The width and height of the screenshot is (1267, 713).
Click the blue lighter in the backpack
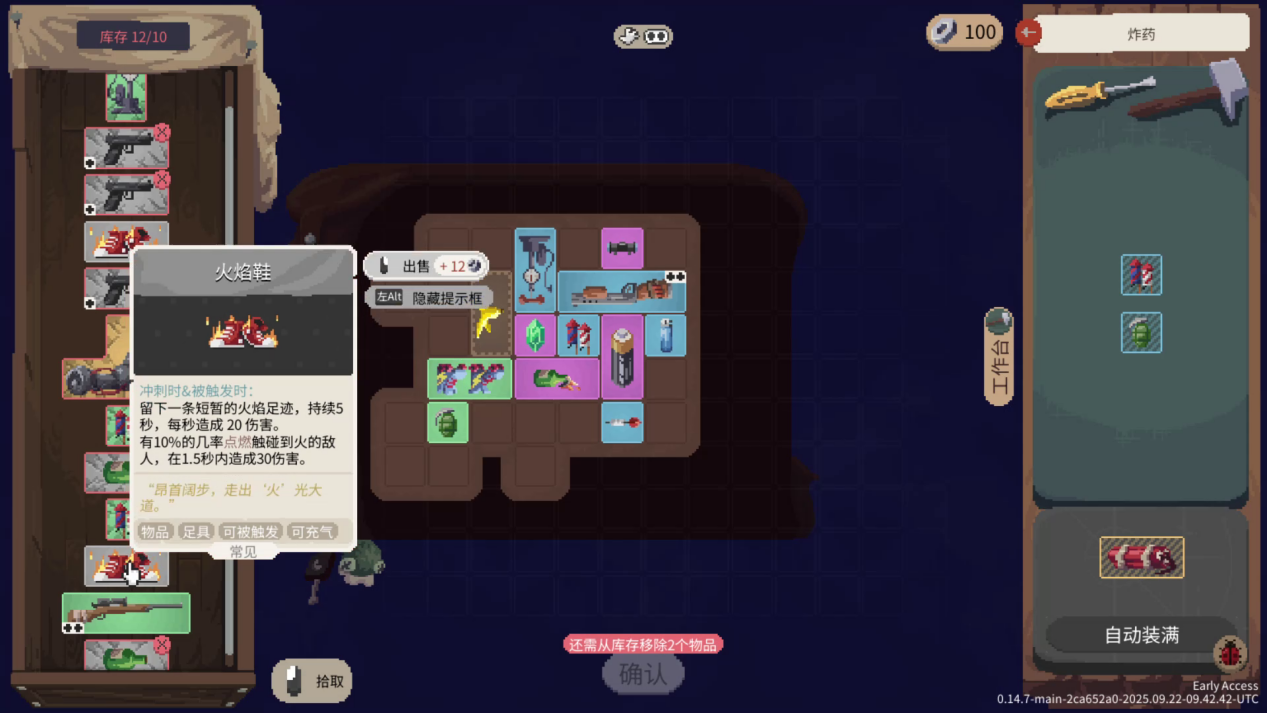point(665,335)
